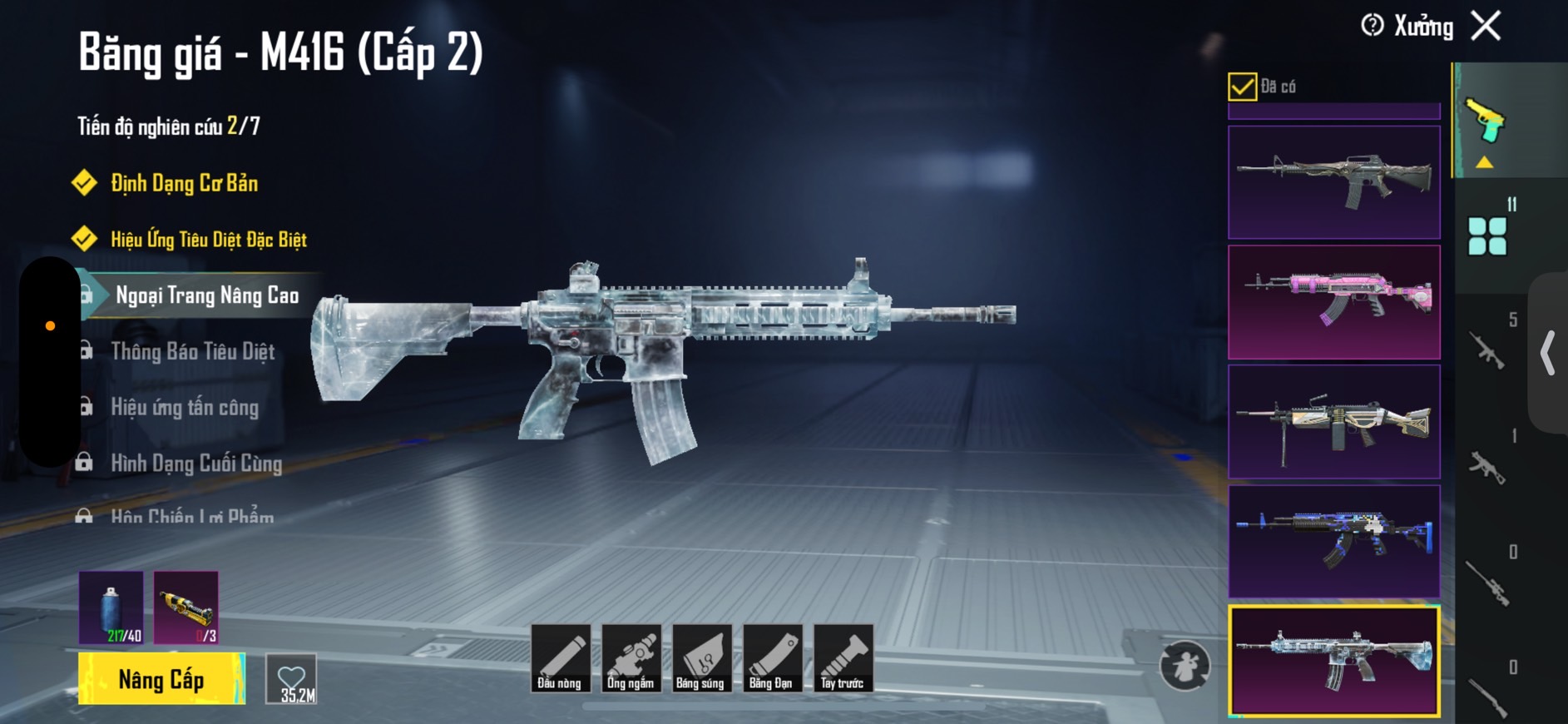The width and height of the screenshot is (1568, 724).
Task: Select Hiệu Ứng Tiêu Diệt Đặc Biệt stage
Action: pyautogui.click(x=208, y=240)
